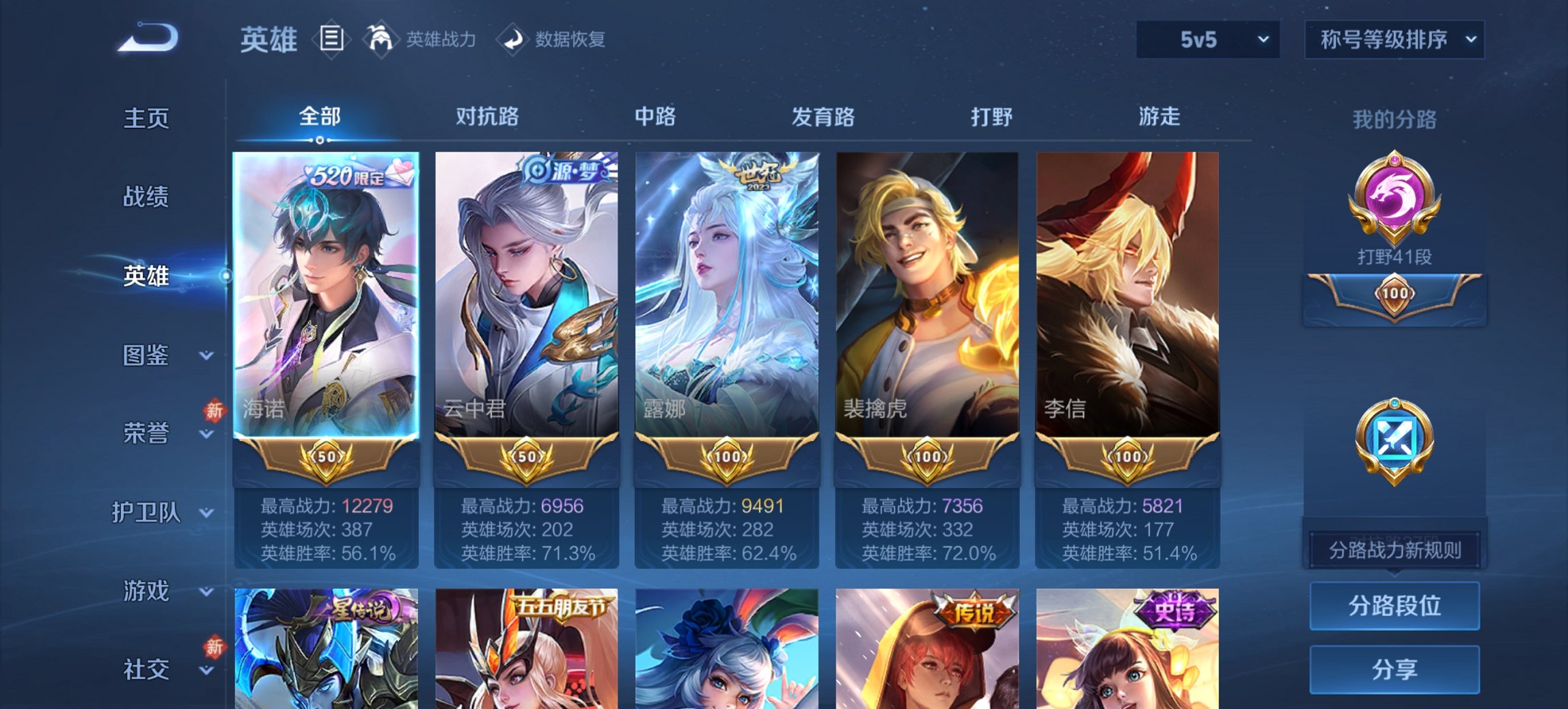1568x709 pixels.
Task: Open the 称号等级排序 sorting dropdown
Action: 1394,40
